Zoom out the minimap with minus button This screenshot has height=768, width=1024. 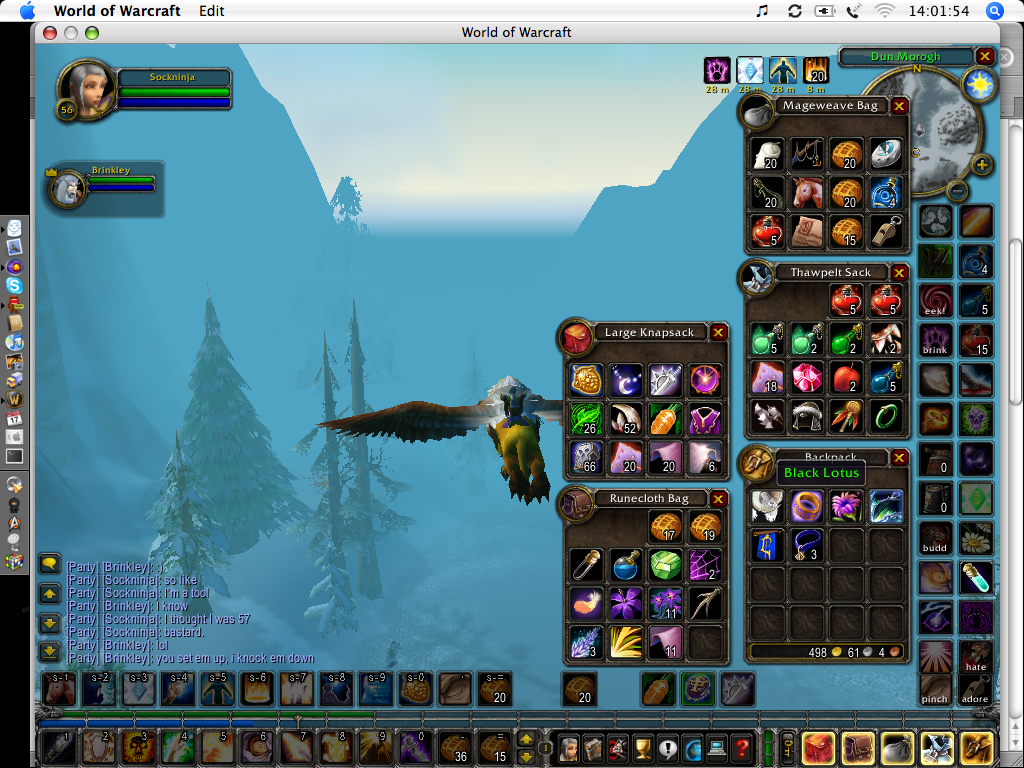957,190
